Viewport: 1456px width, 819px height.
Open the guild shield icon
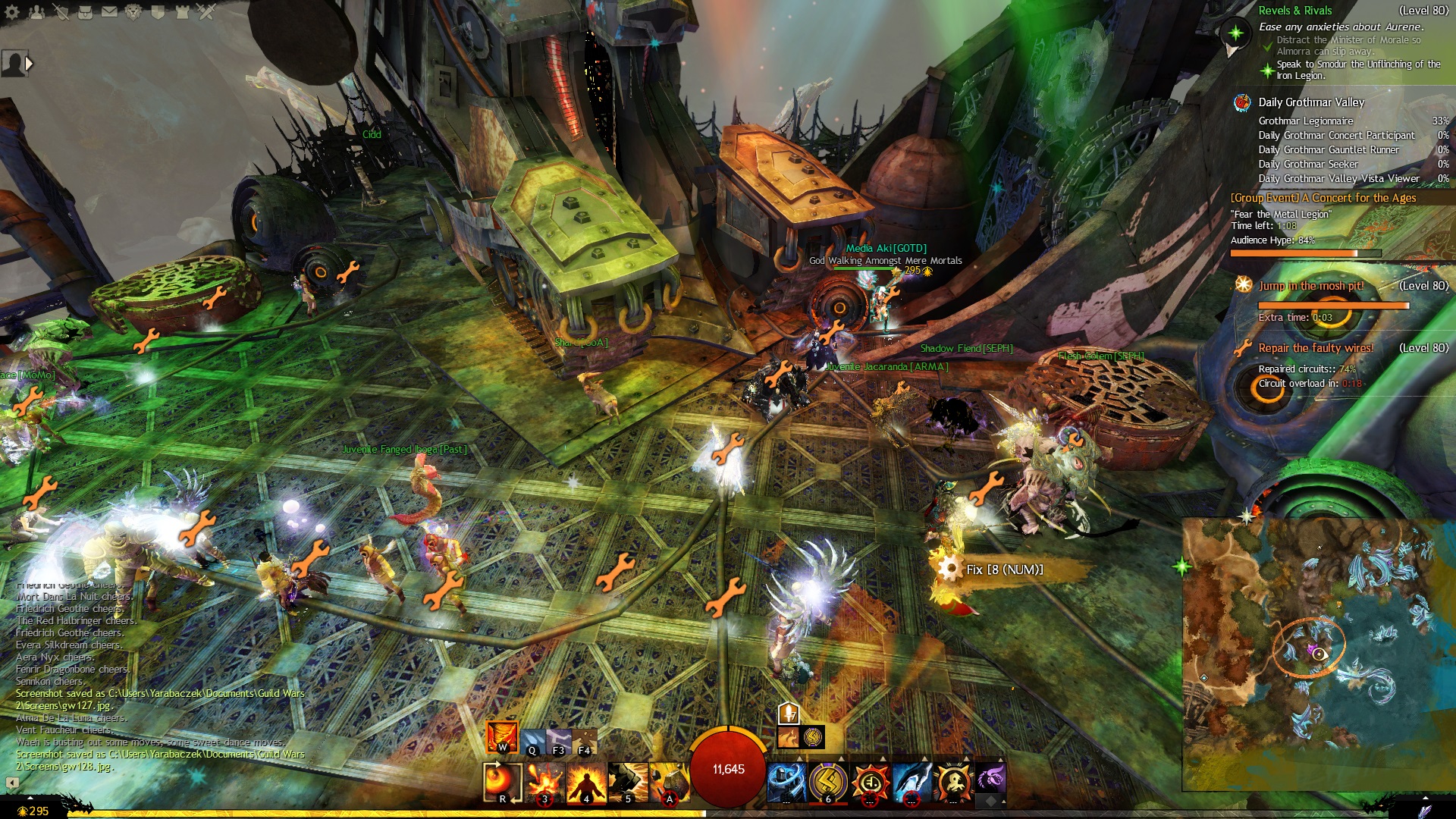pos(158,12)
